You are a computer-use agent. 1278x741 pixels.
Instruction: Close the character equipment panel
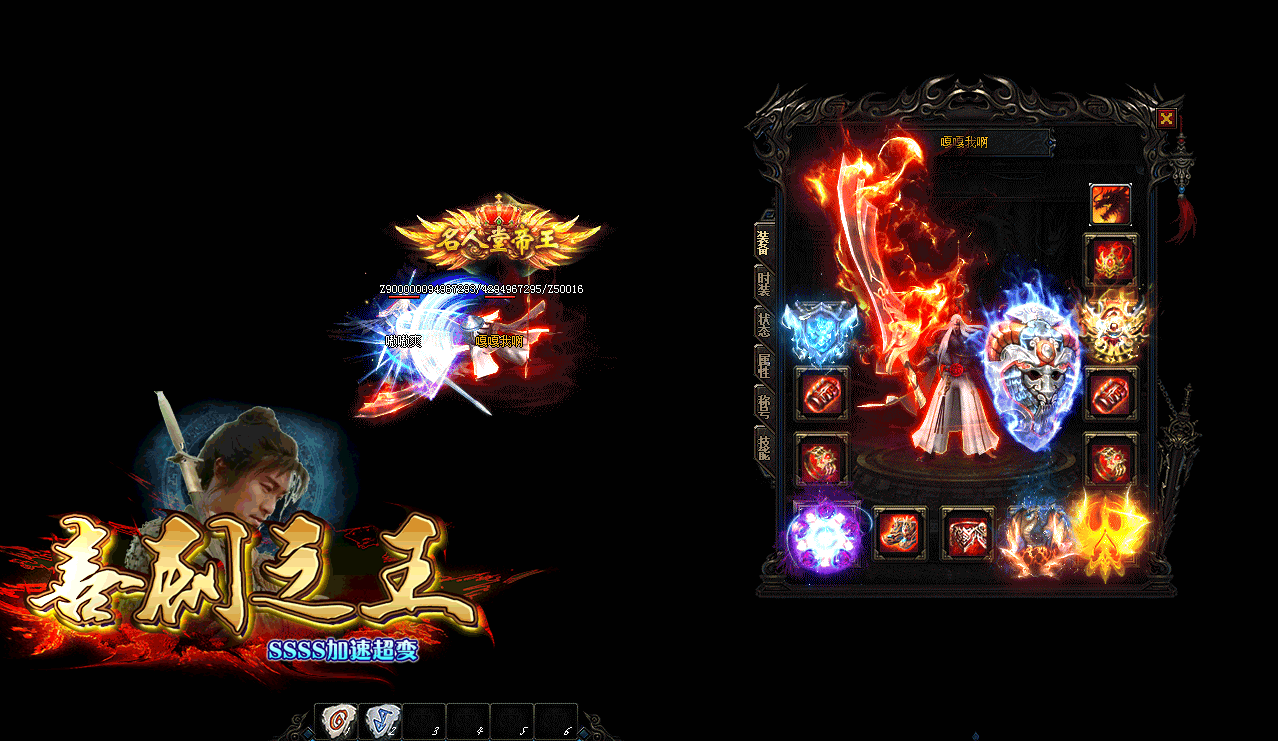point(1166,119)
